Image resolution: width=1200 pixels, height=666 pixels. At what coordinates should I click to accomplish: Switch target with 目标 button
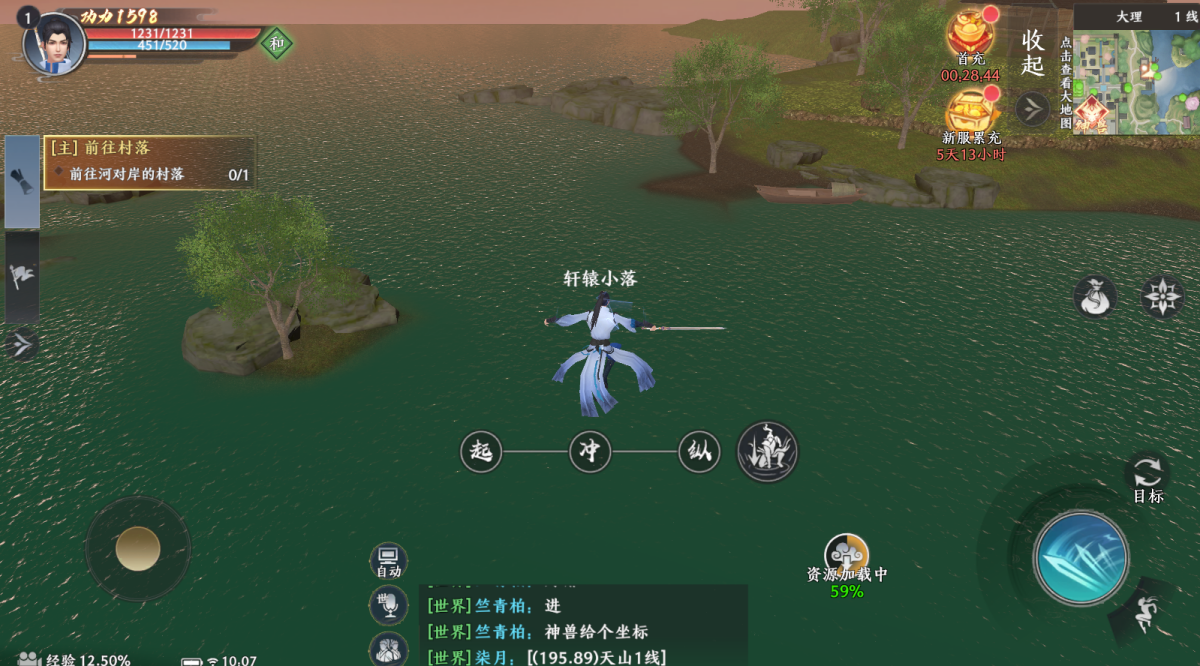pos(1147,477)
